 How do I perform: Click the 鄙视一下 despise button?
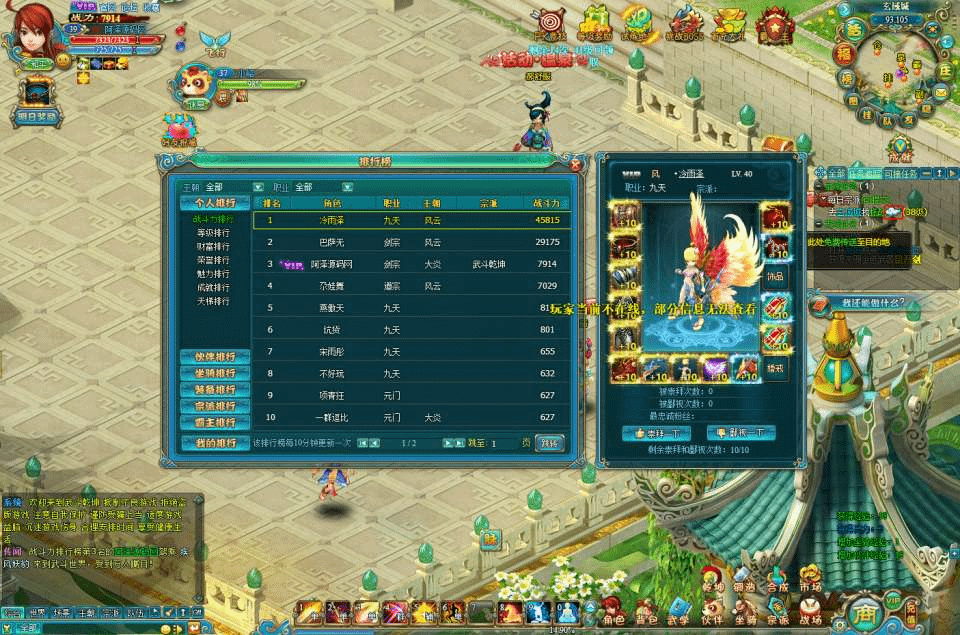pyautogui.click(x=741, y=433)
